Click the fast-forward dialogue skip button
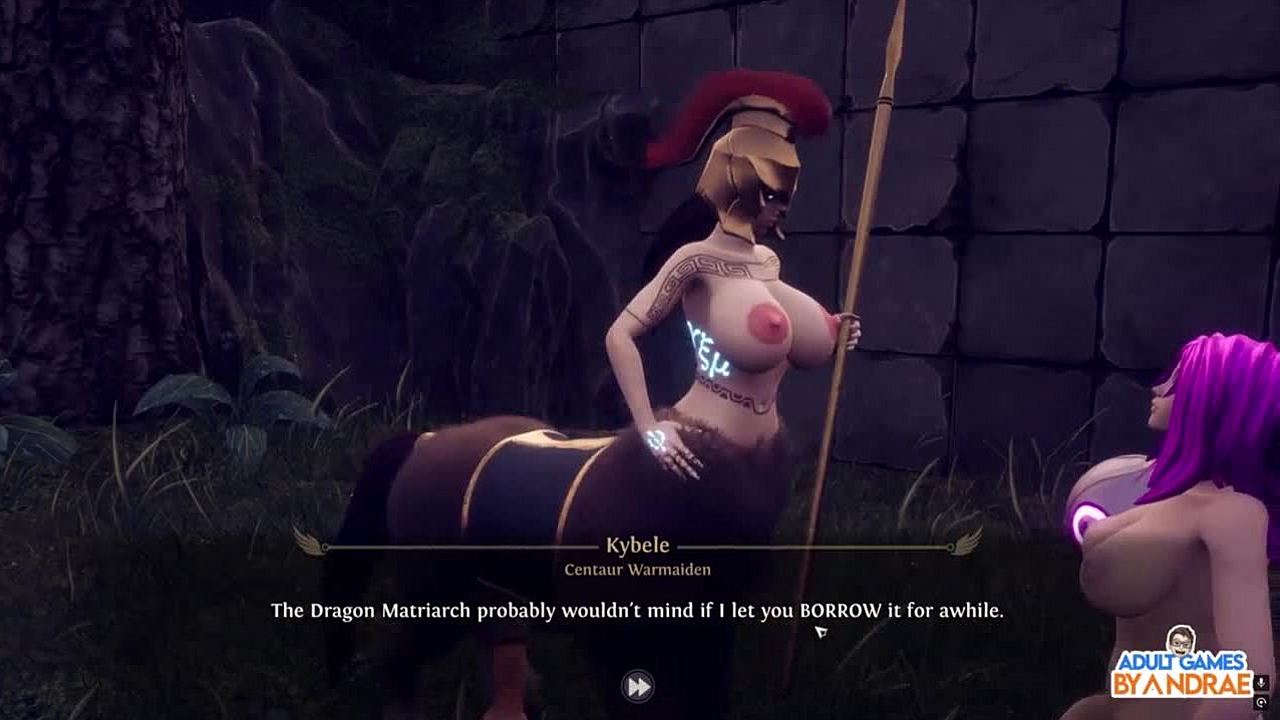Screen dimensions: 1280x720 (638, 686)
